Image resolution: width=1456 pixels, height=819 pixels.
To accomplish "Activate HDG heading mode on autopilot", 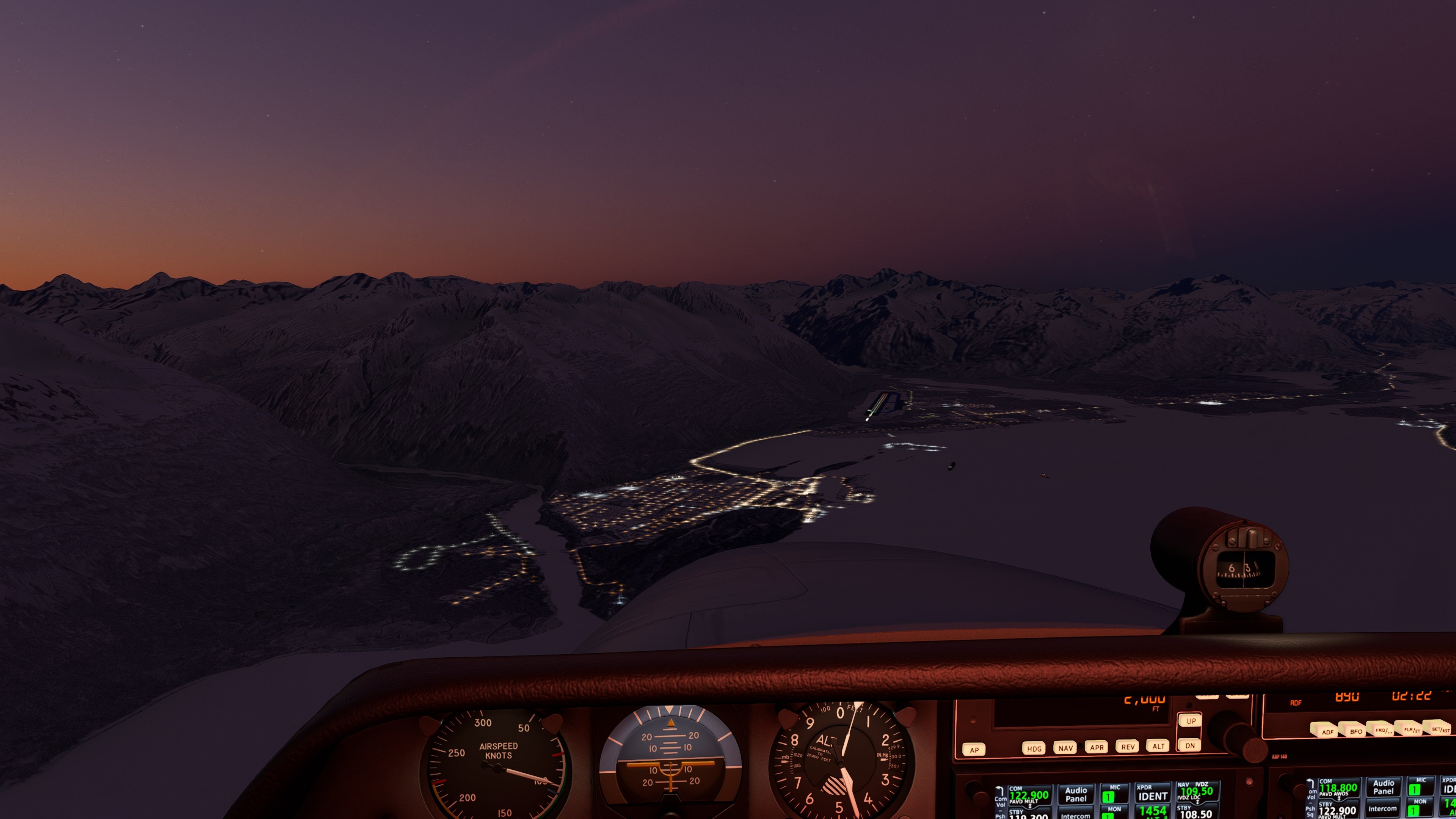I will pos(1034,749).
